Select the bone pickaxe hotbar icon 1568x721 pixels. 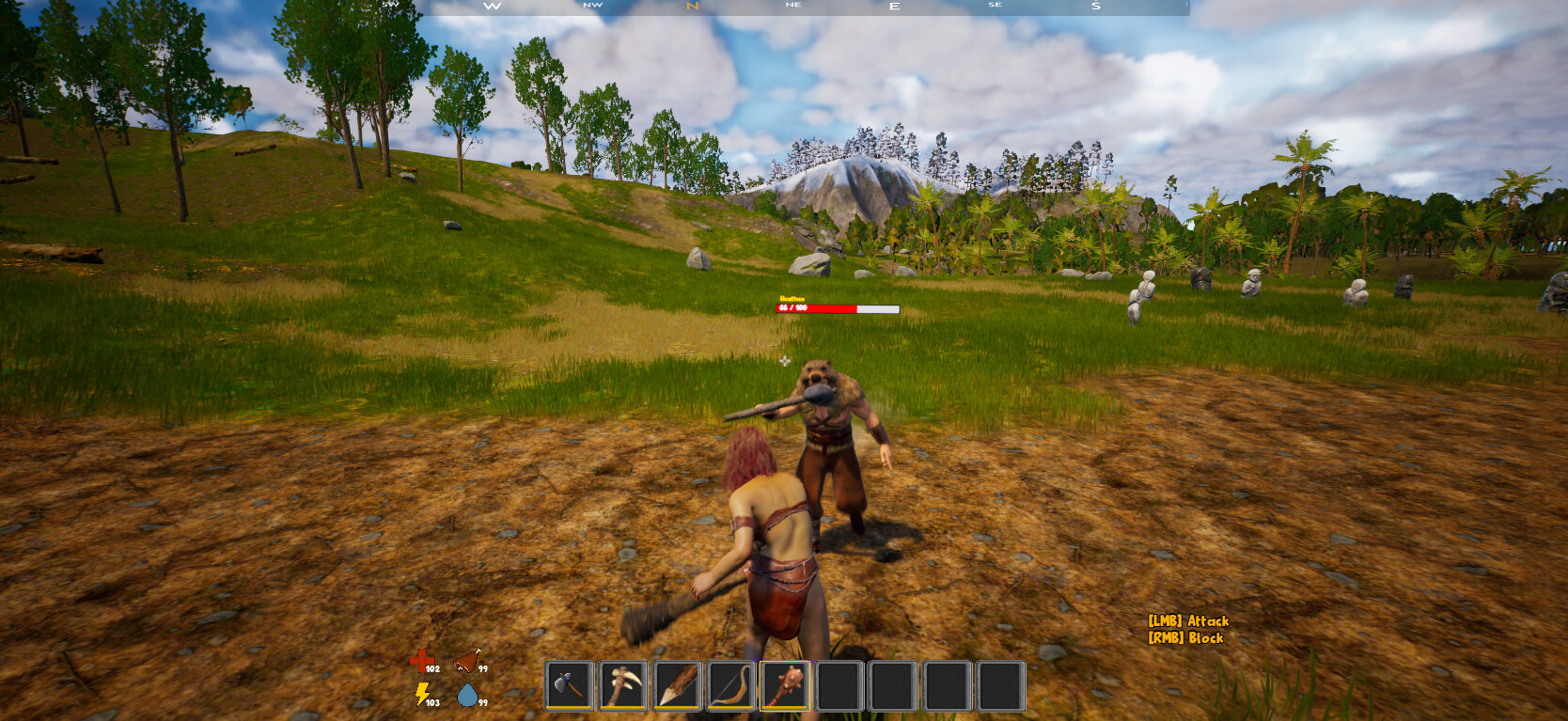point(621,687)
